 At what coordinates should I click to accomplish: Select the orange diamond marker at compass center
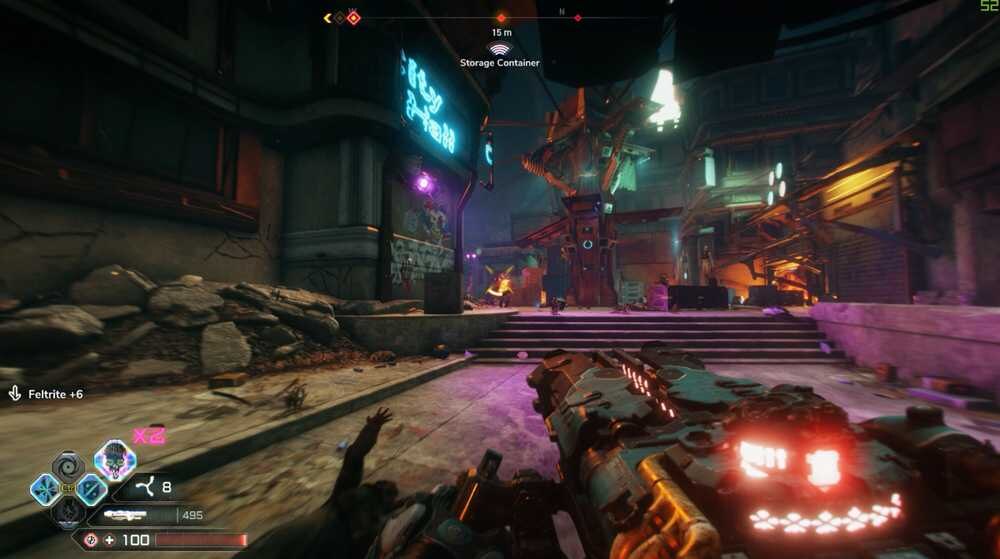click(x=501, y=18)
